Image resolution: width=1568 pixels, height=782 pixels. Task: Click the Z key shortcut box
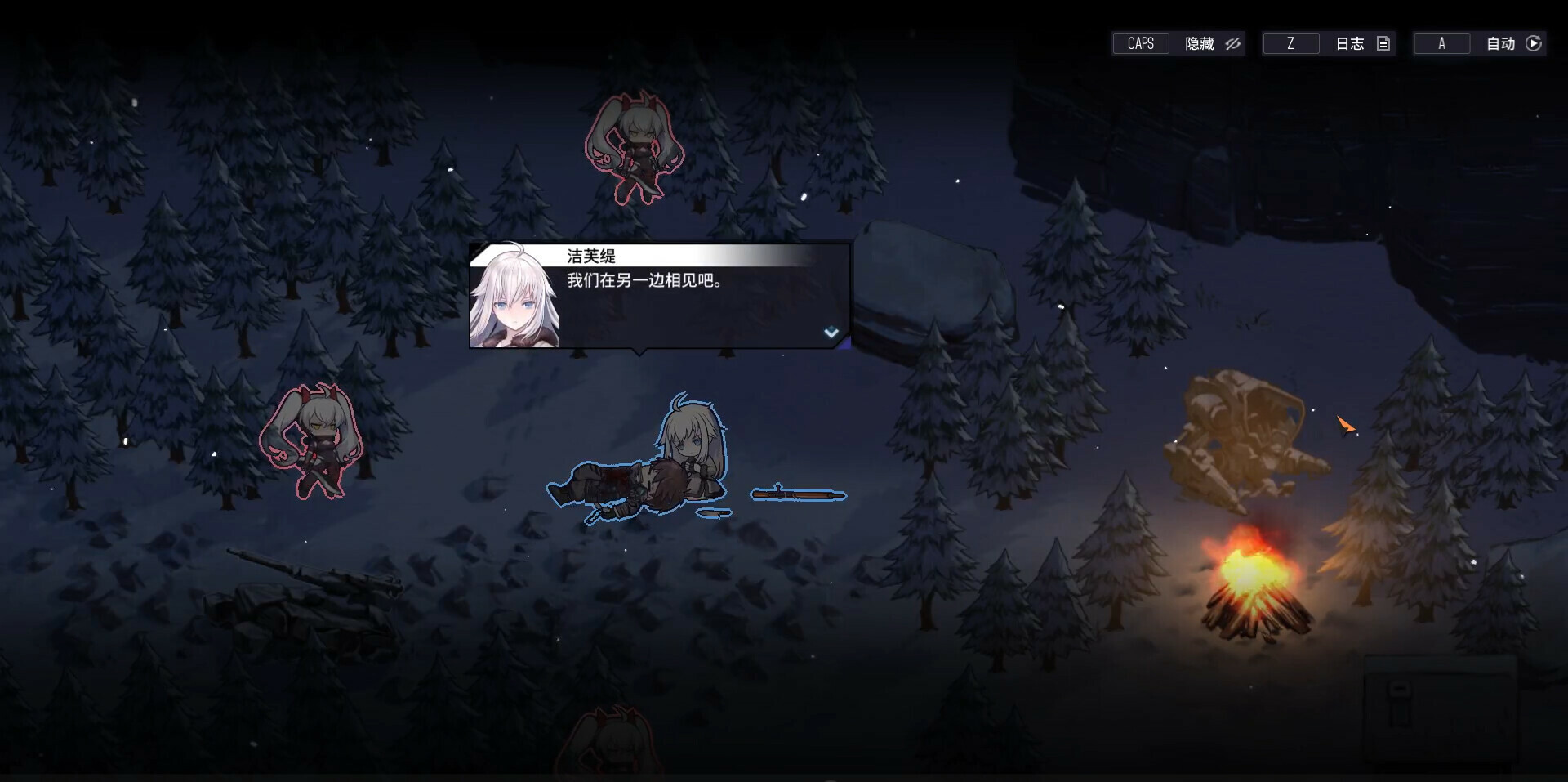point(1290,43)
